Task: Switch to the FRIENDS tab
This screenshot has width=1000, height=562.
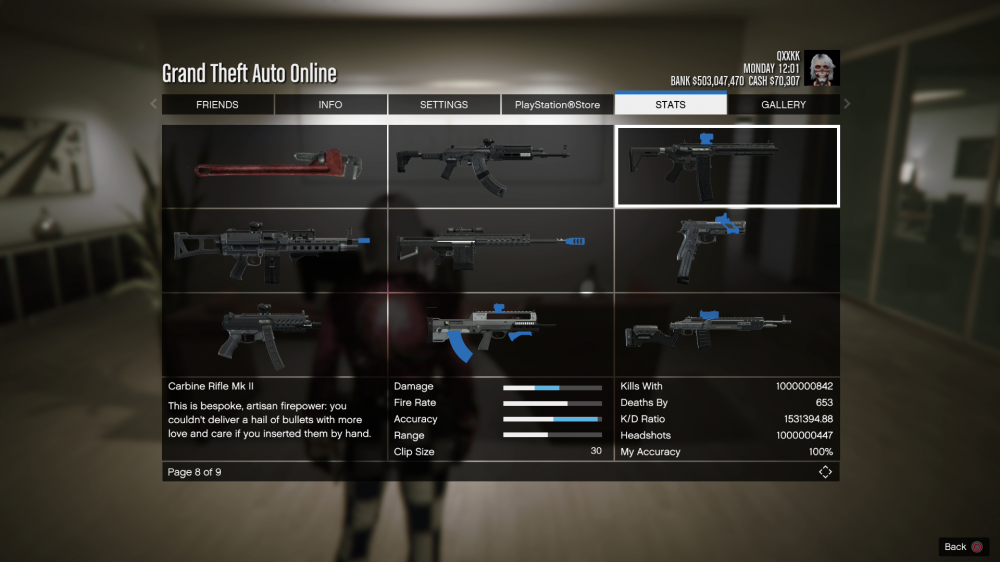Action: click(x=217, y=105)
